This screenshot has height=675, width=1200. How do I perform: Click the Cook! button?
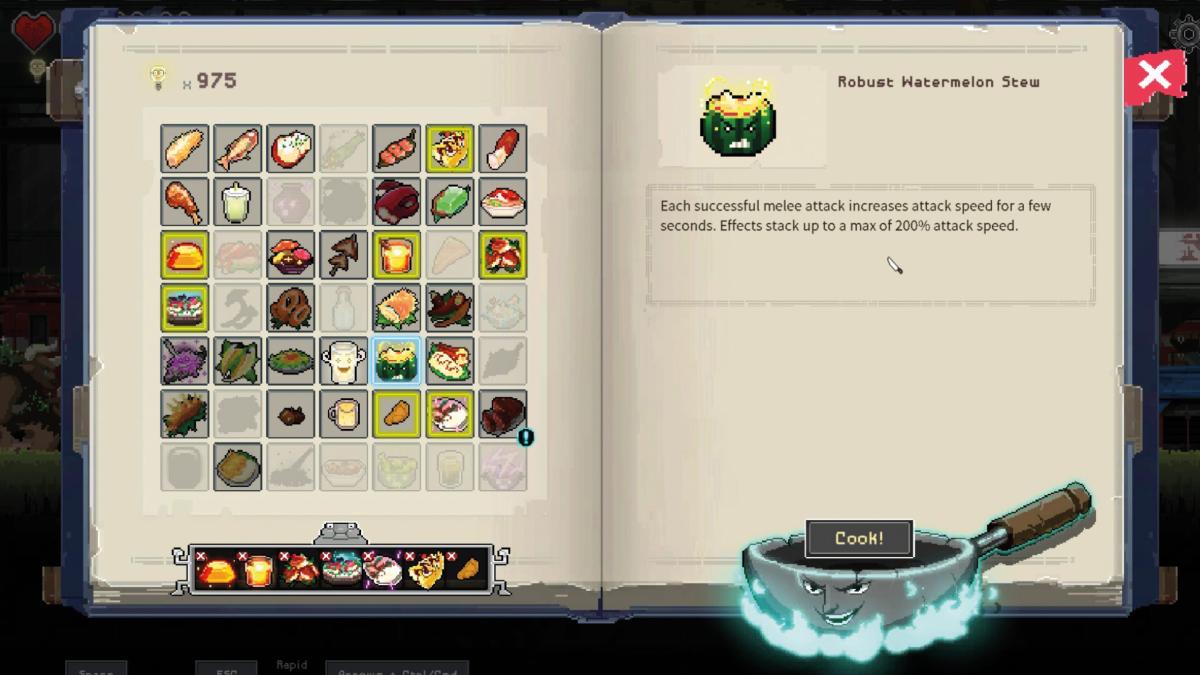859,538
